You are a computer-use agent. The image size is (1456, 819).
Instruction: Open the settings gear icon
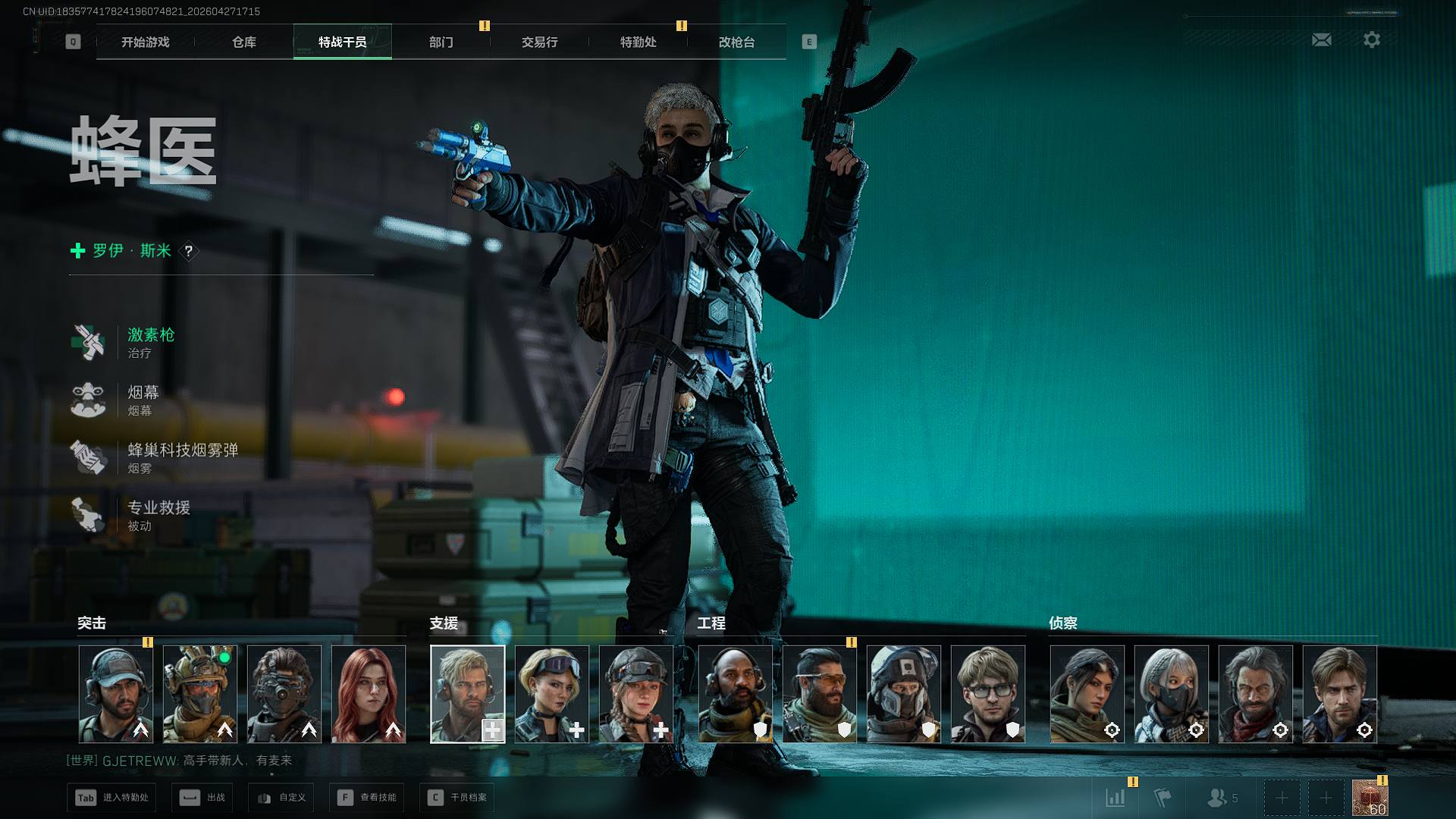point(1371,39)
